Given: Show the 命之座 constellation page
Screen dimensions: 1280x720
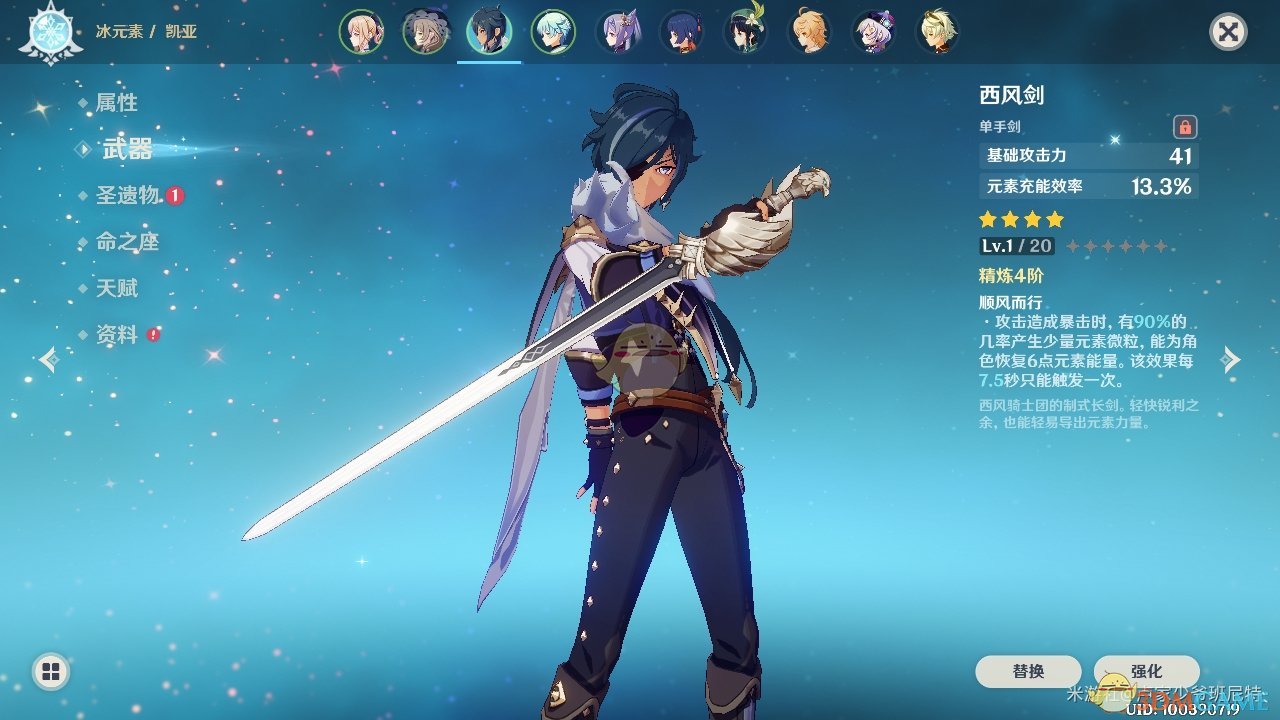Looking at the screenshot, I should coord(127,242).
